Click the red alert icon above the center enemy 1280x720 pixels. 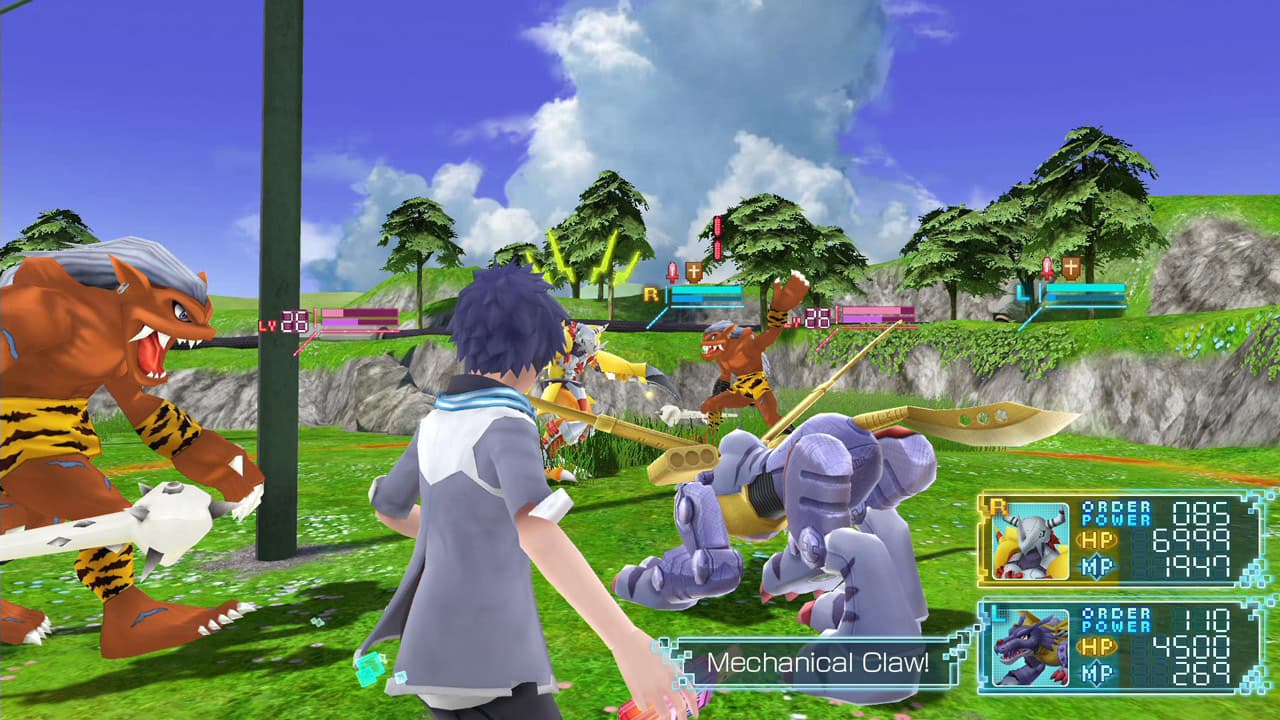671,269
